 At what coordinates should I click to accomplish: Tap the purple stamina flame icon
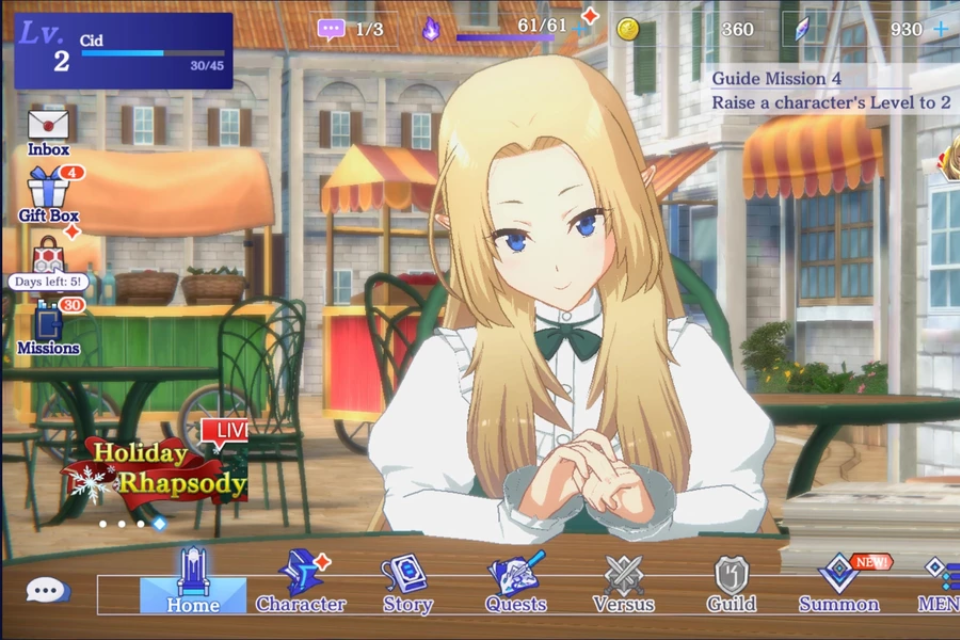pyautogui.click(x=431, y=29)
